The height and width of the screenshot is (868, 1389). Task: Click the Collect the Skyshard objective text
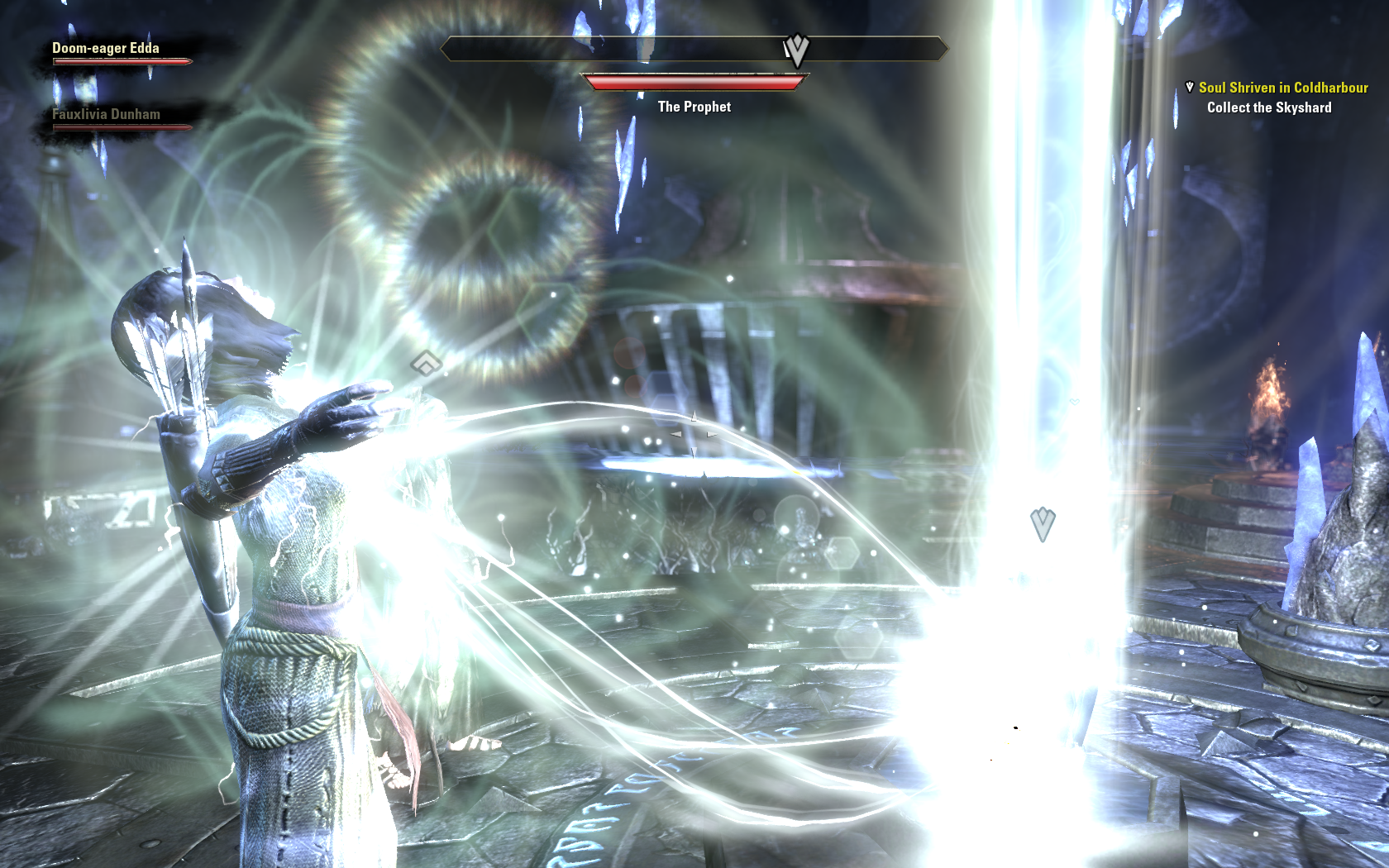tap(1268, 107)
